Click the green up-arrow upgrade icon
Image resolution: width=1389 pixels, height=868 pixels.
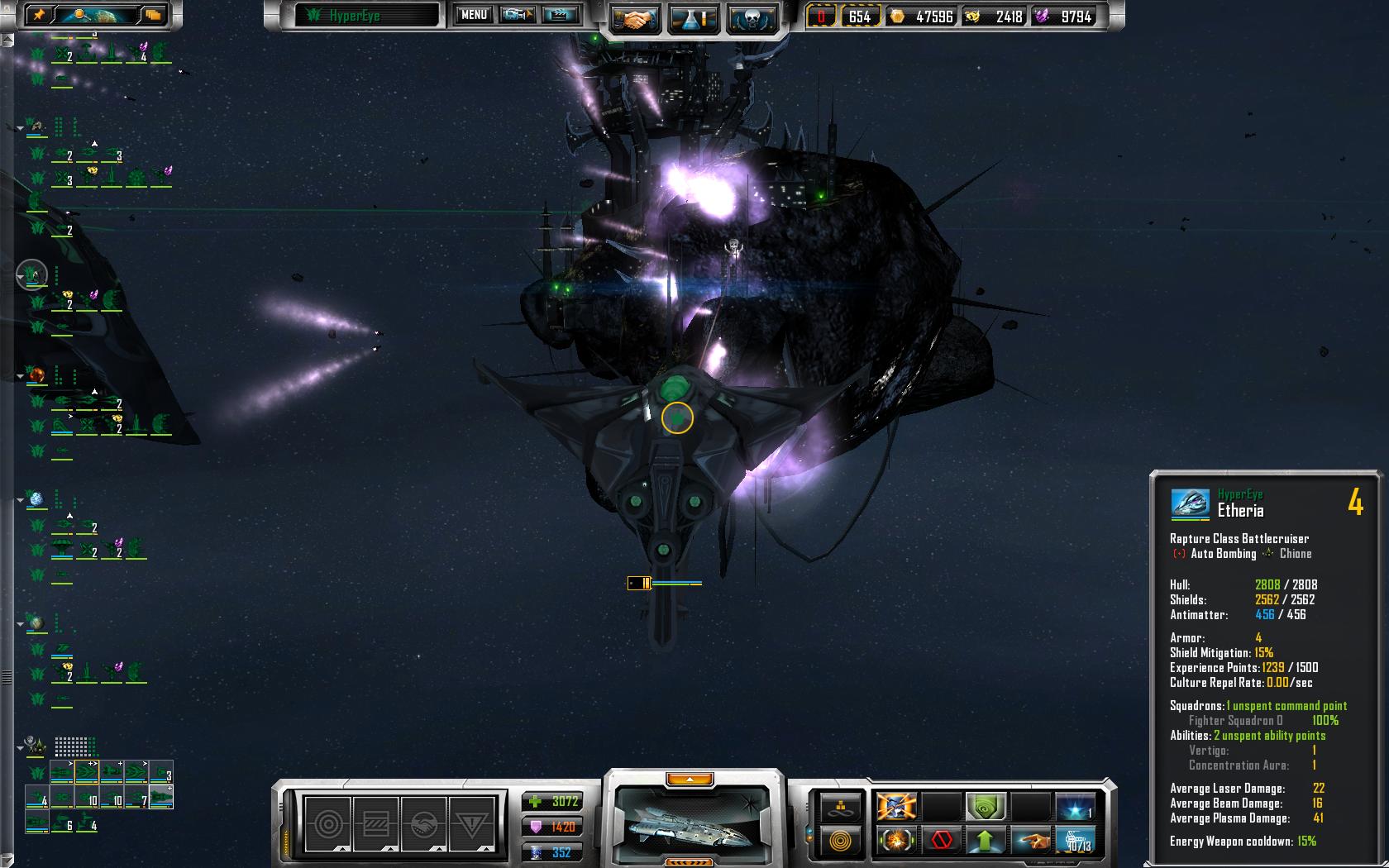985,841
